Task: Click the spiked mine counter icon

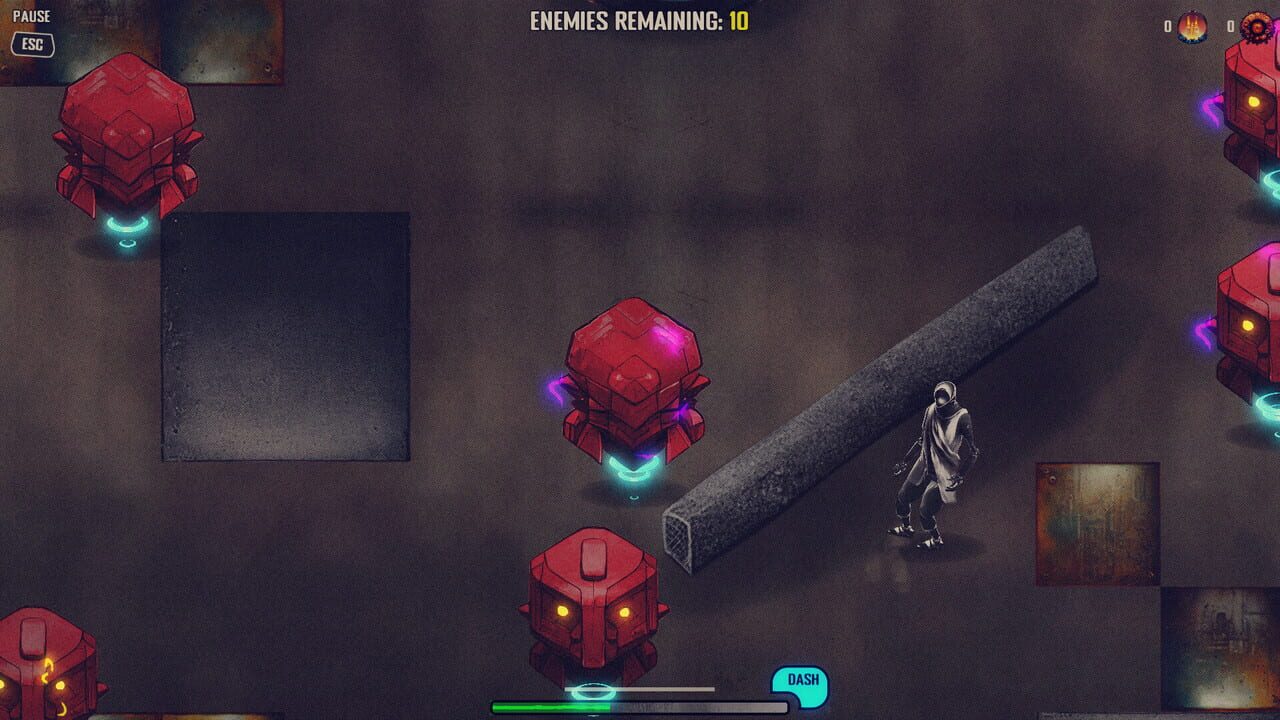Action: point(1255,27)
